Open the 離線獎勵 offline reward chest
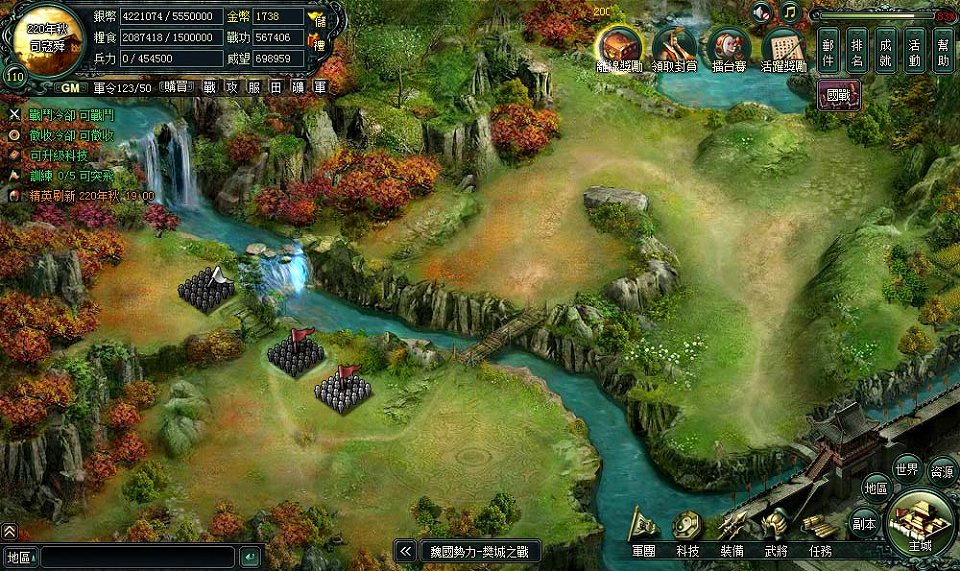This screenshot has height=571, width=960. [x=620, y=47]
